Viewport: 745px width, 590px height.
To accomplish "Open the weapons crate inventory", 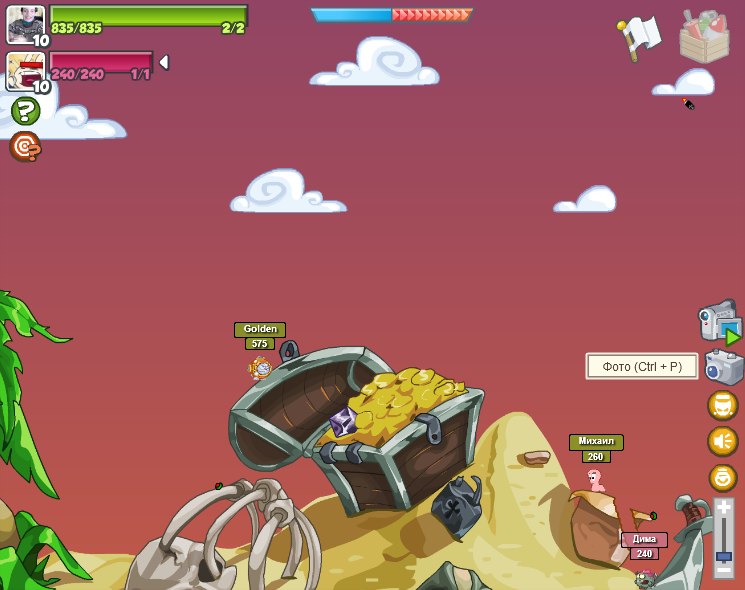I will pyautogui.click(x=704, y=37).
